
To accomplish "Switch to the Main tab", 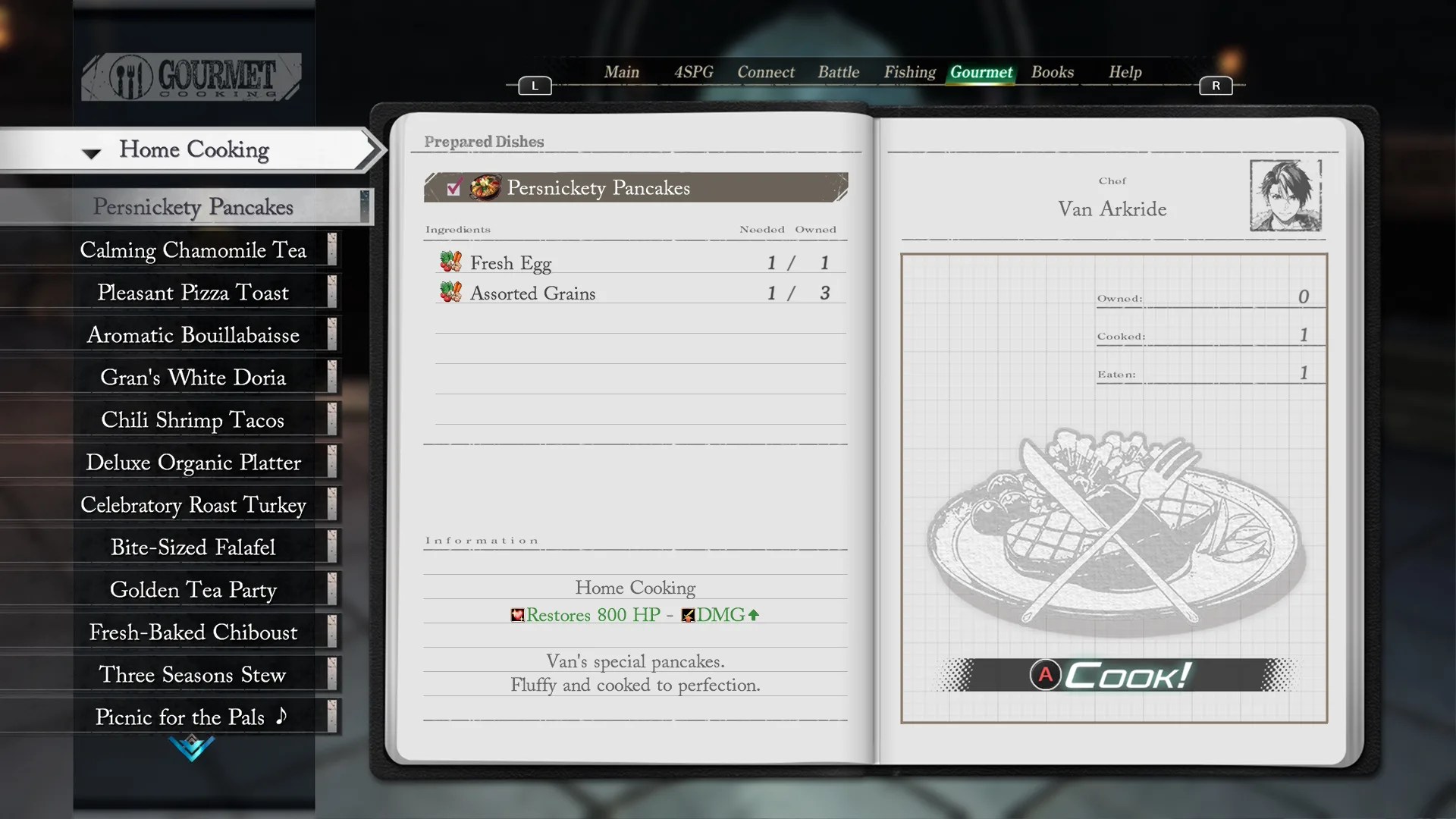I will pos(621,72).
